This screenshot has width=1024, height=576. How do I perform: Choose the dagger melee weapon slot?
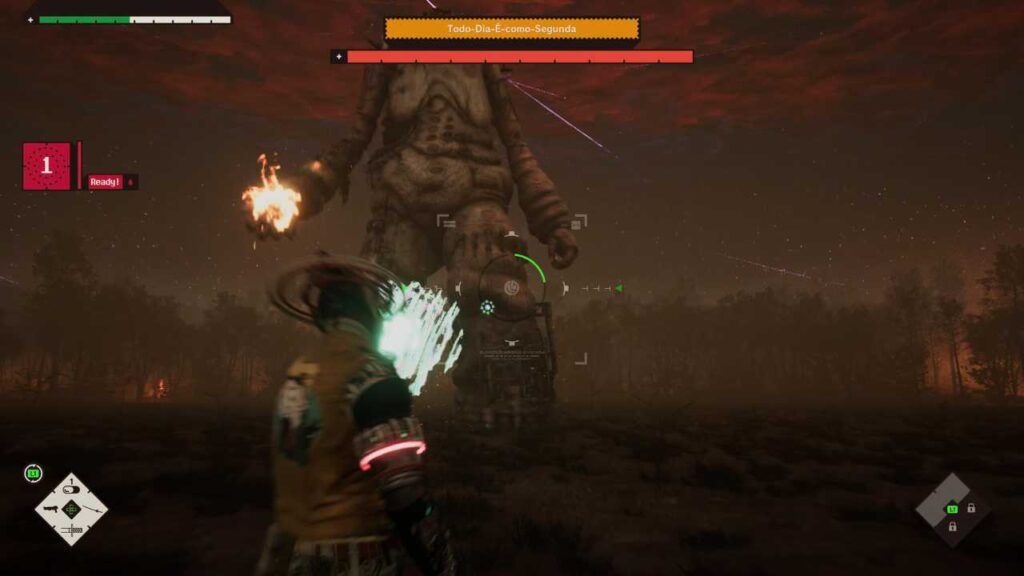pyautogui.click(x=72, y=531)
